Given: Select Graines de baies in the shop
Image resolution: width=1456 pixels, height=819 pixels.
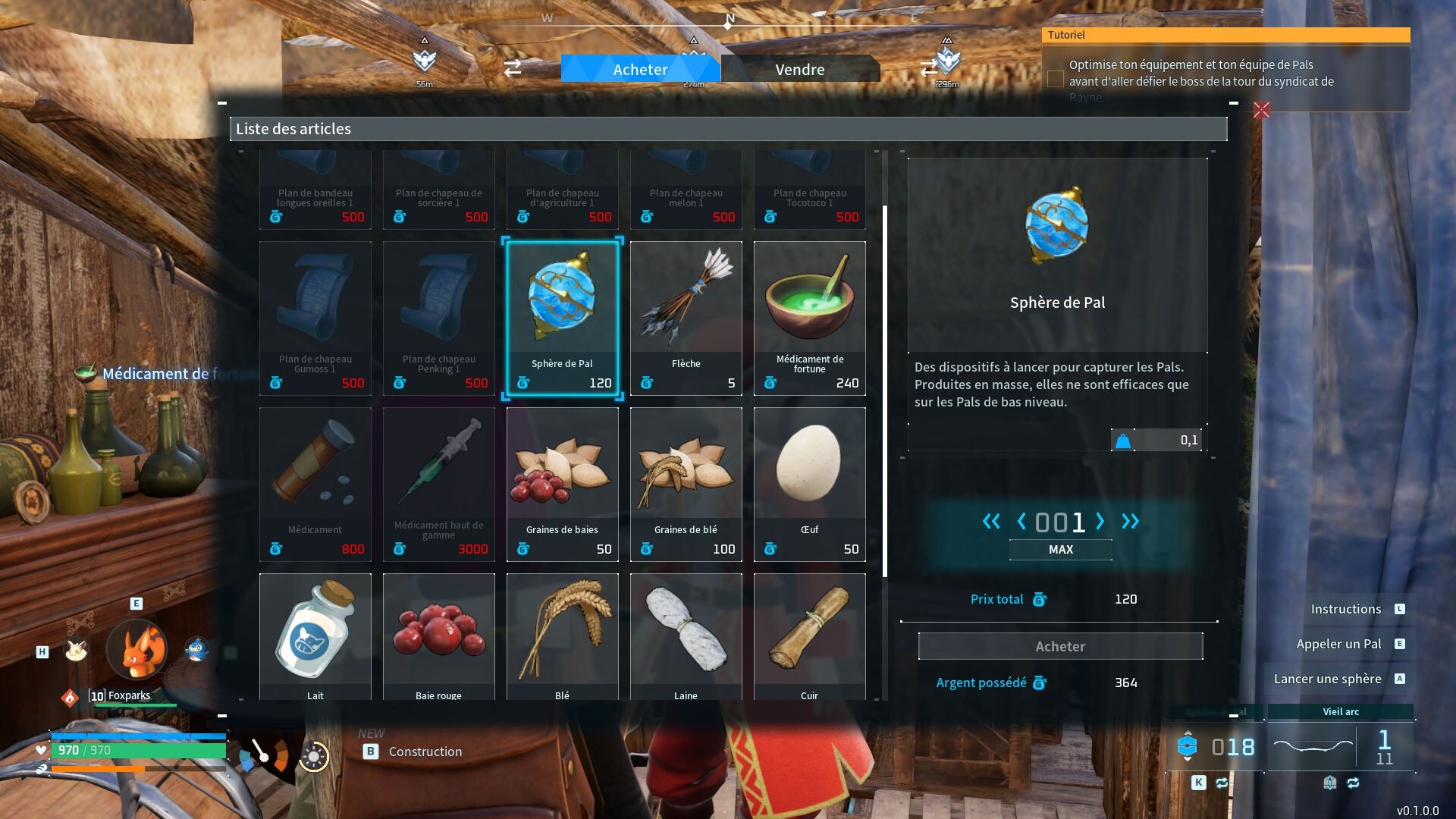Looking at the screenshot, I should coord(562,484).
